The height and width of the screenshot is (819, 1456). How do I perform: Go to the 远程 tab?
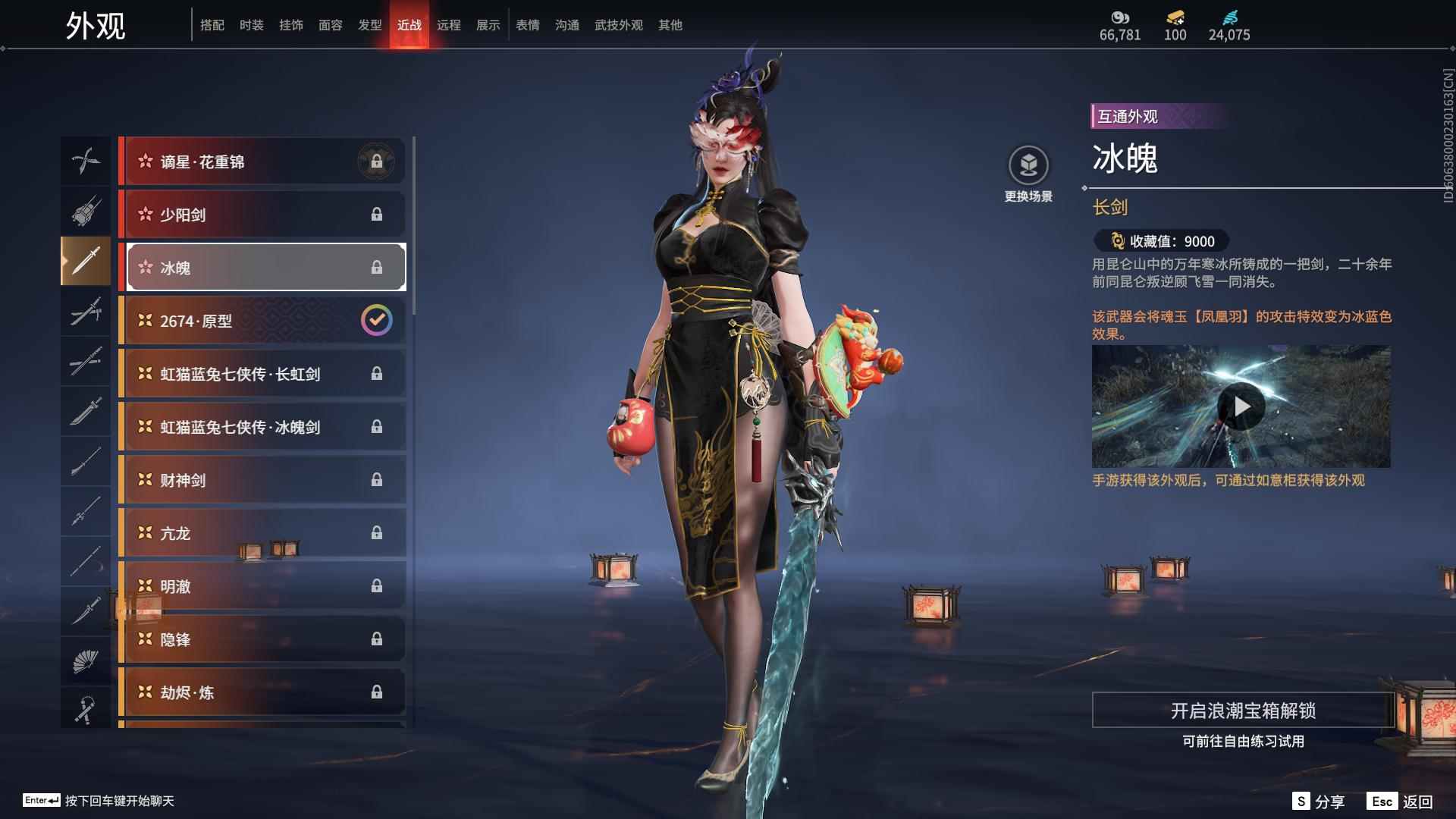(448, 25)
